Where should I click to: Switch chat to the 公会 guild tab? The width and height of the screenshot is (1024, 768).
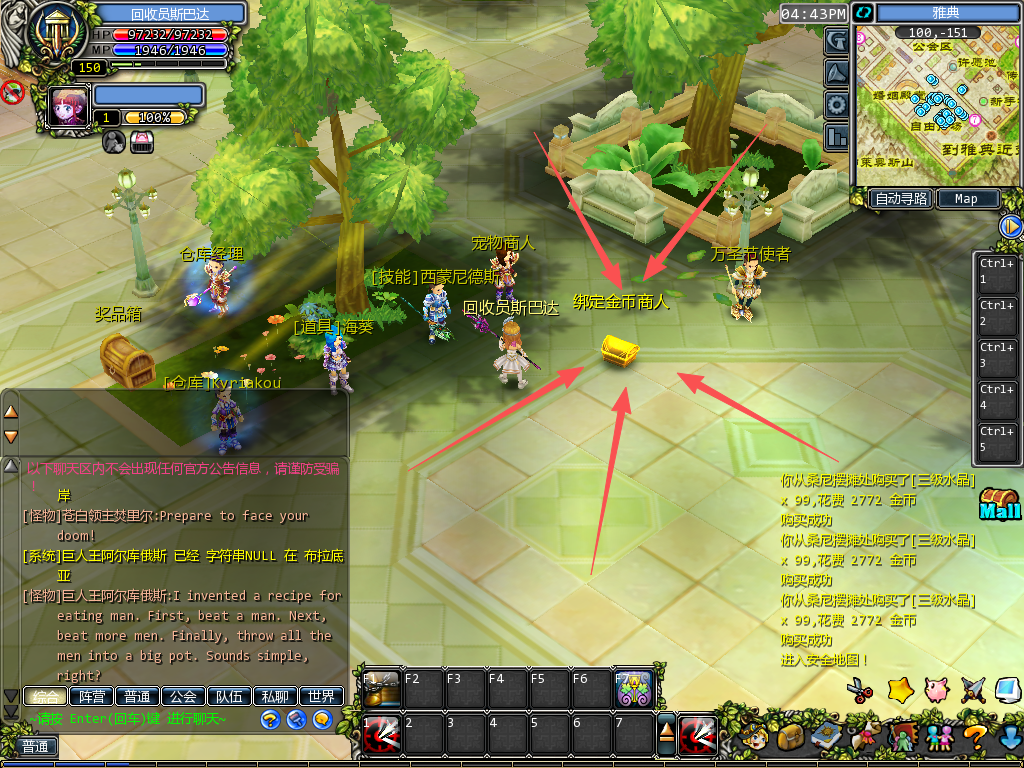coord(181,696)
